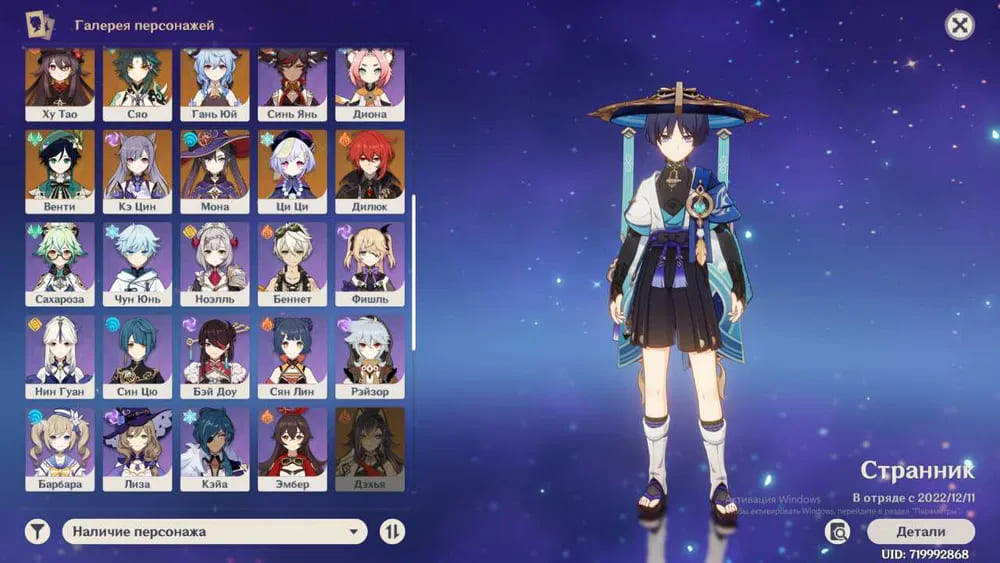Pick the Дилюк character portrait
1000x563 pixels.
pos(370,170)
